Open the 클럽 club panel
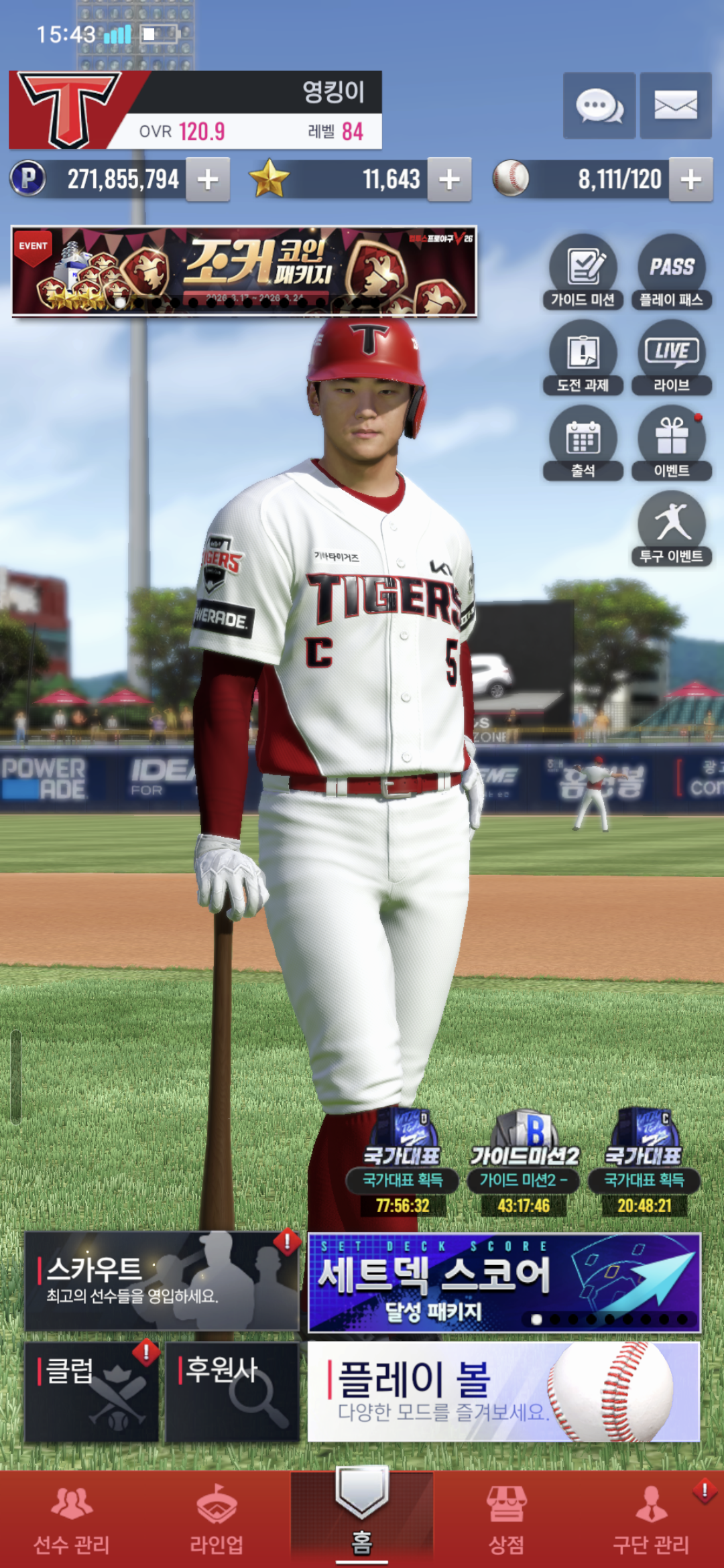The image size is (724, 1568). click(92, 1391)
